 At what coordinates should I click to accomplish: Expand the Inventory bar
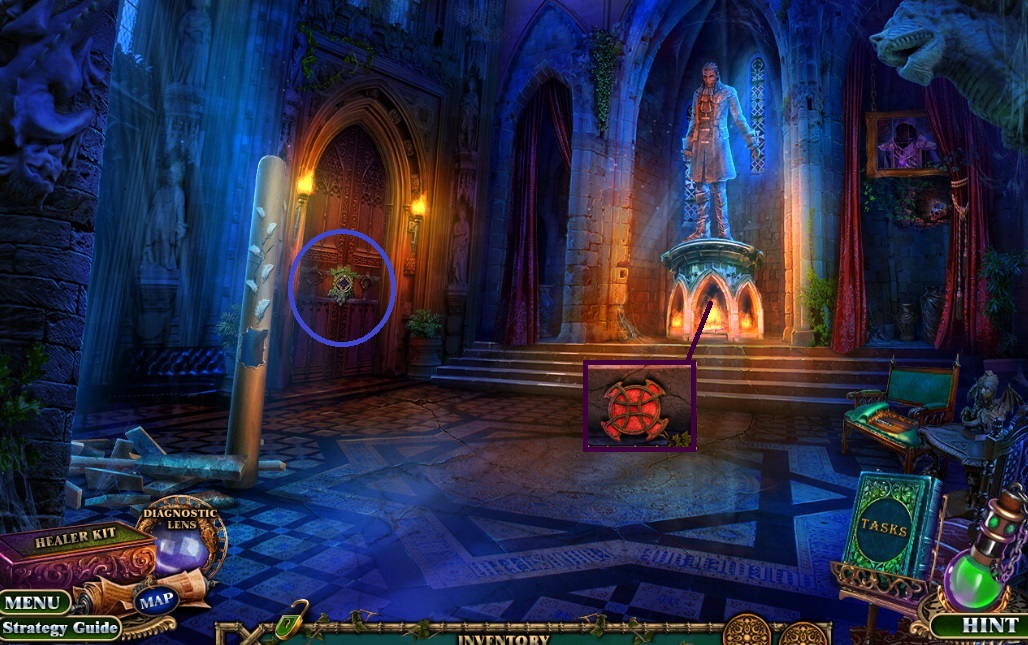(x=503, y=637)
